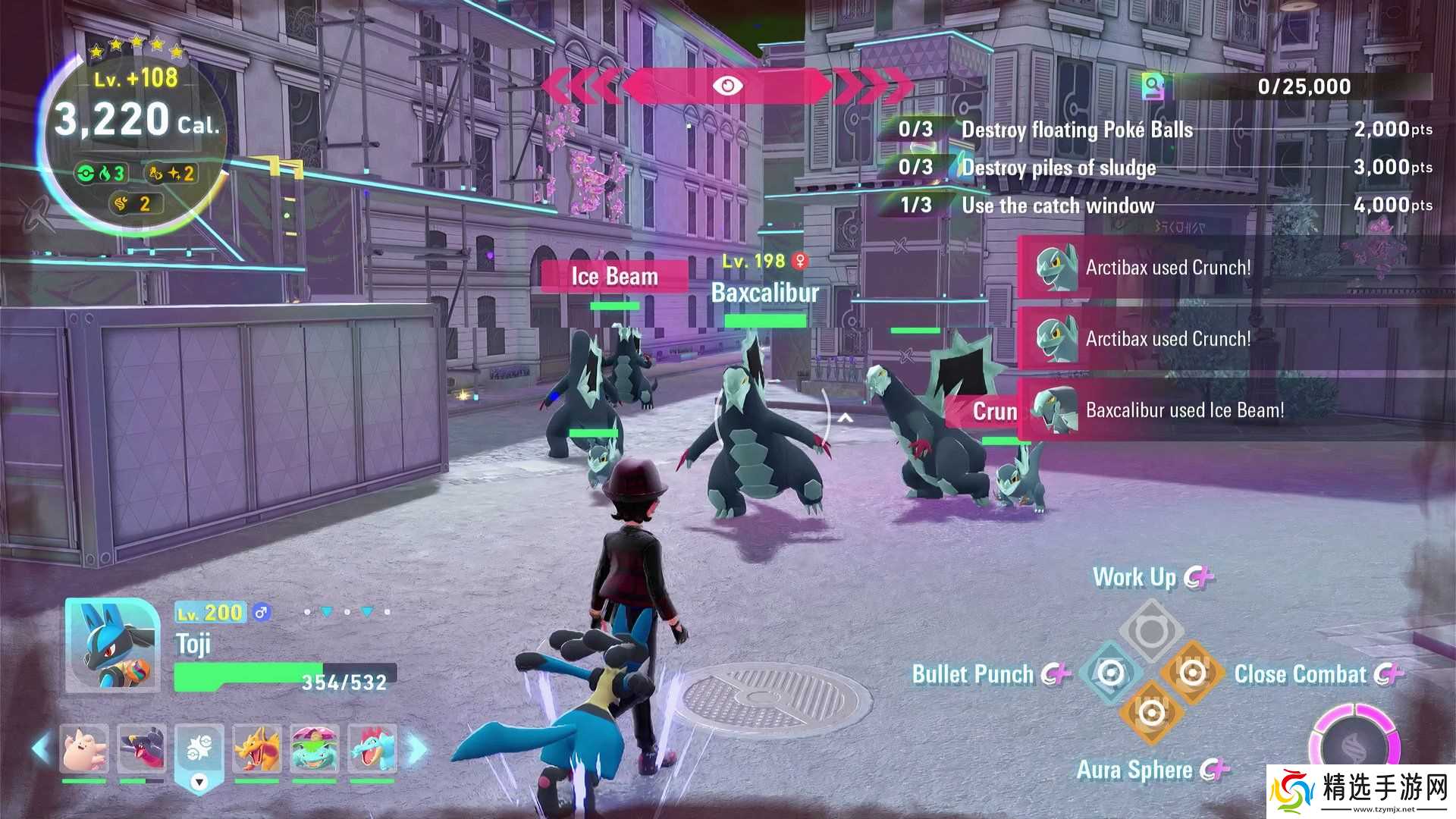Click the research points icon beside 0/25,000
Image resolution: width=1456 pixels, height=819 pixels.
point(1153,86)
